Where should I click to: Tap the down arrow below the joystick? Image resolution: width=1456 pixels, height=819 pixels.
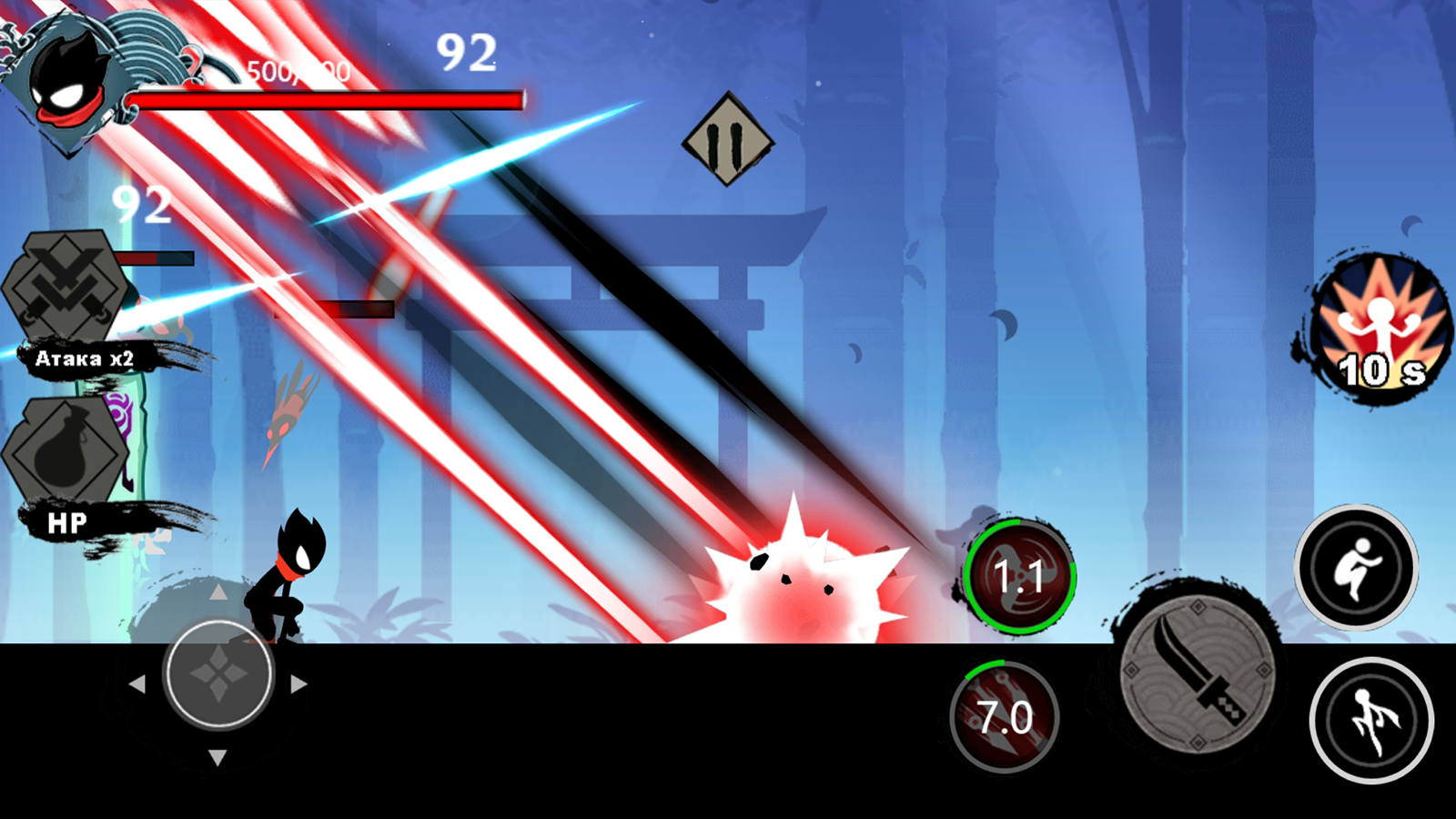click(217, 755)
